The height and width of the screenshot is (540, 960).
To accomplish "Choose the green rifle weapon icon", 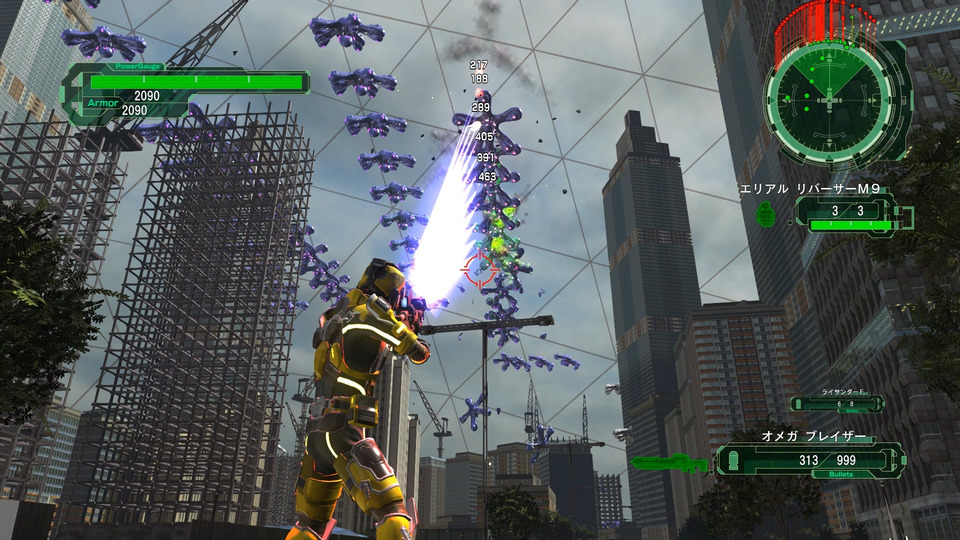I will click(669, 462).
